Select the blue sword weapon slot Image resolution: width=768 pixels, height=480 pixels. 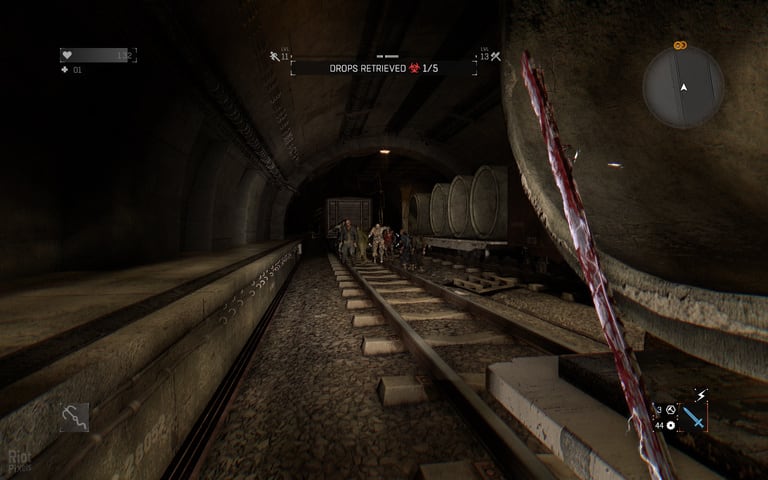(692, 418)
